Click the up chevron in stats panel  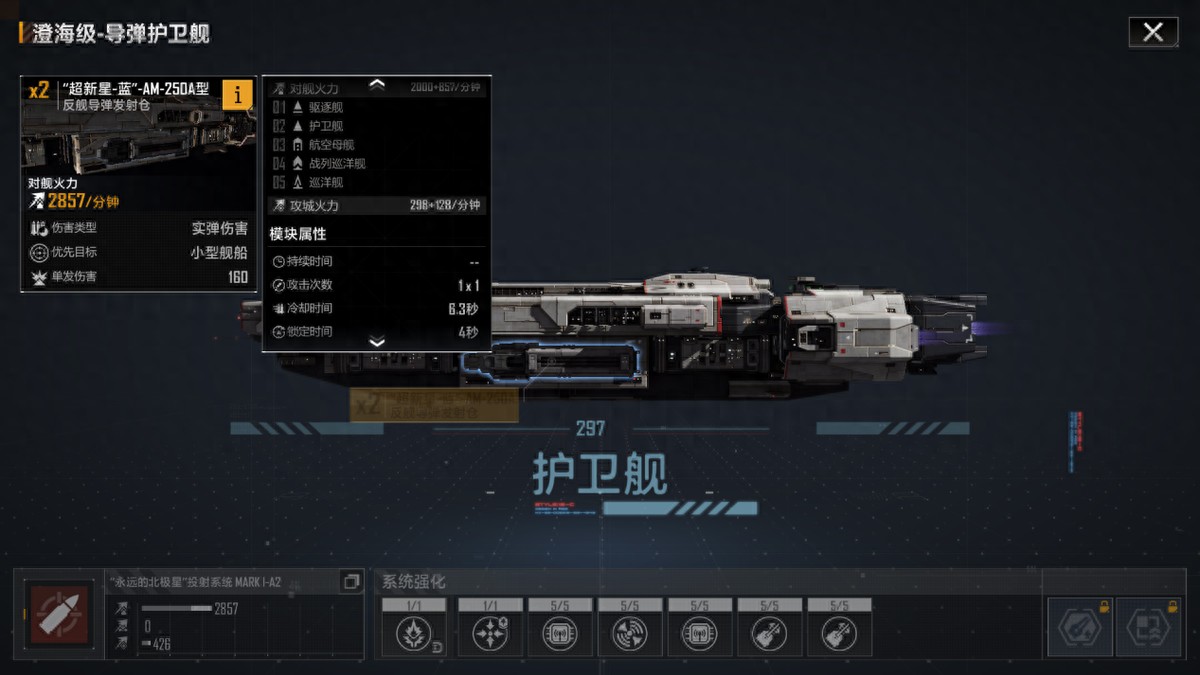(377, 85)
